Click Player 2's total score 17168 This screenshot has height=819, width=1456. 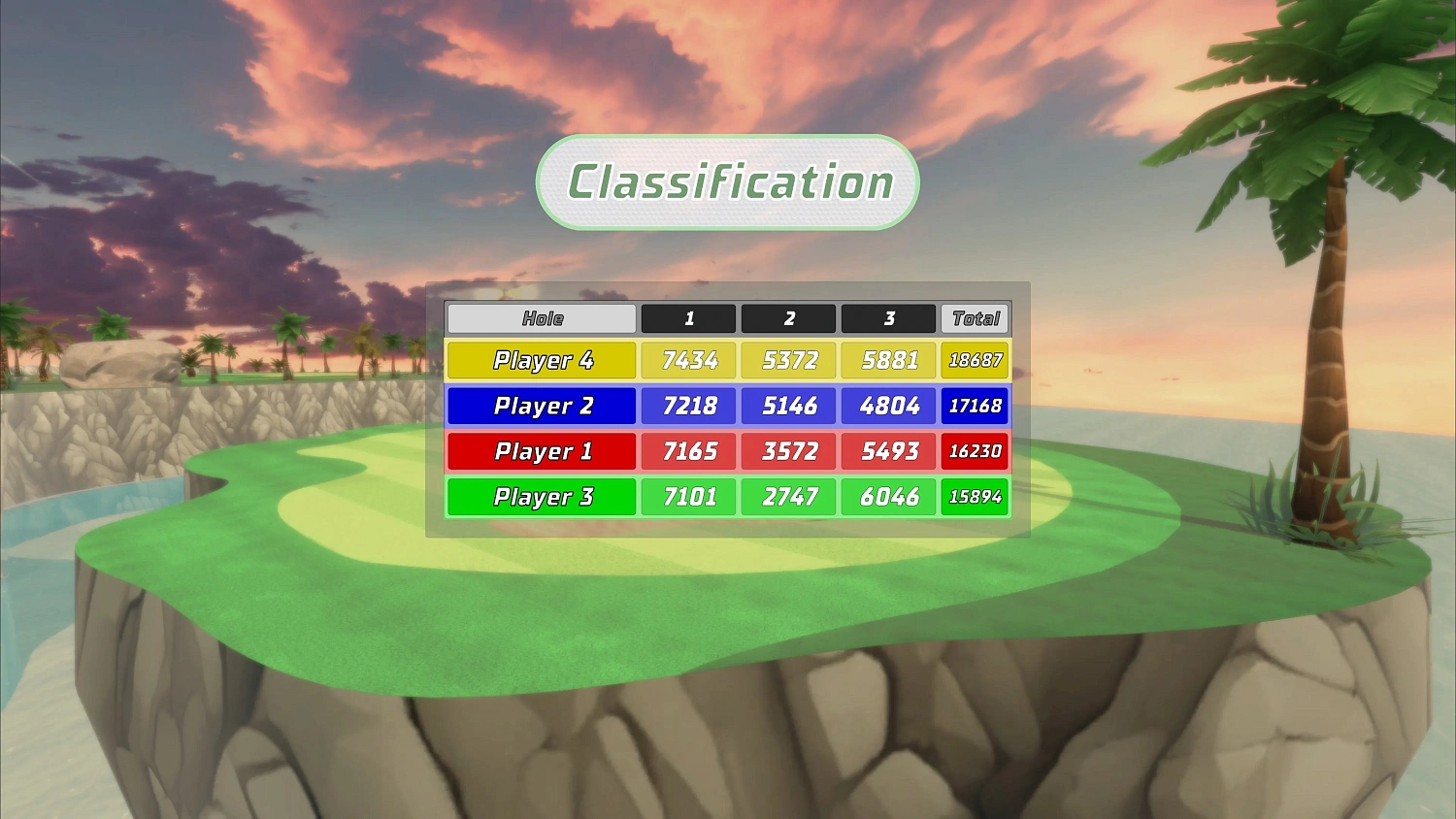[x=976, y=406]
